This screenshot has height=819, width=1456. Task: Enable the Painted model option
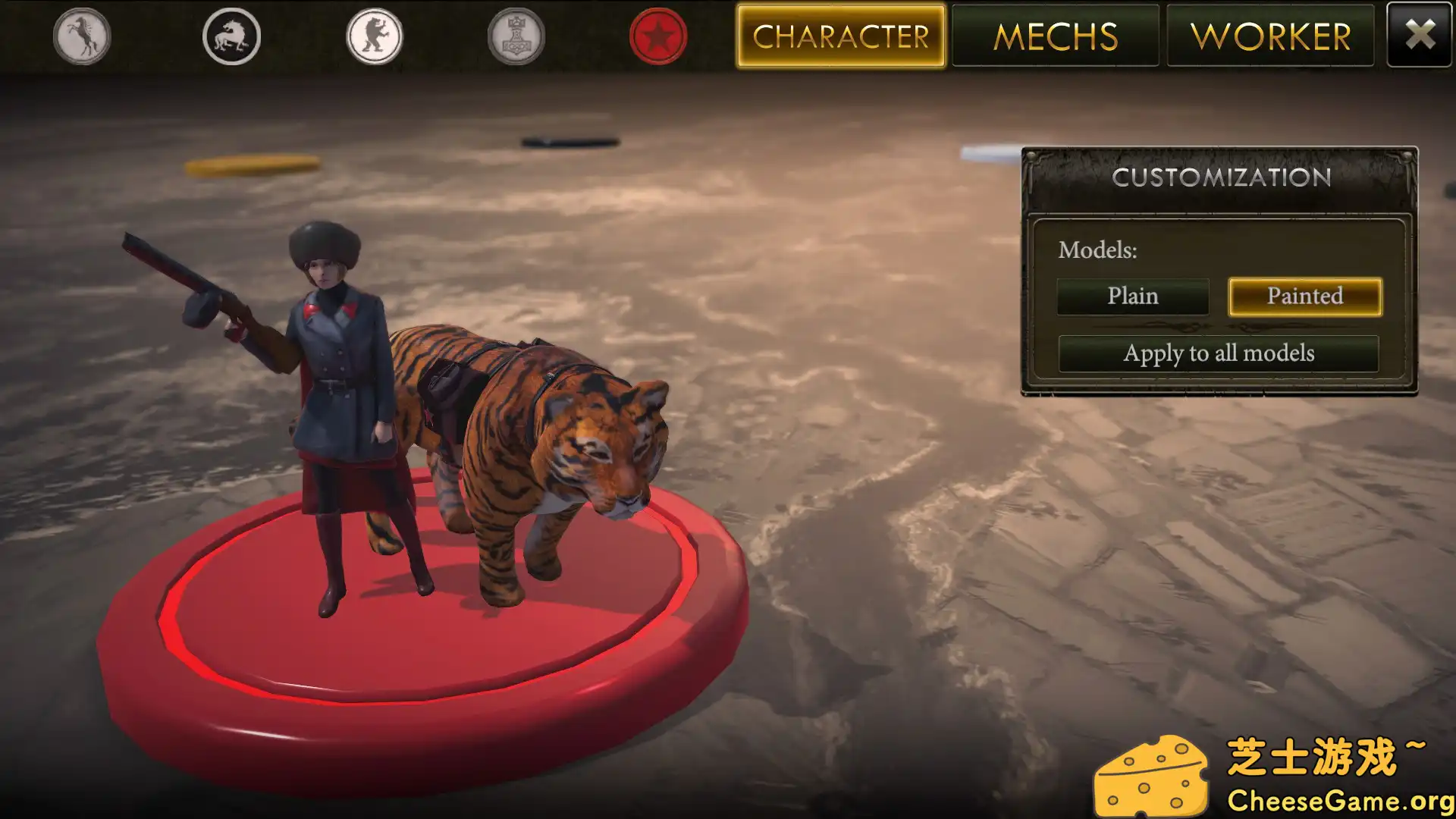[1304, 297]
